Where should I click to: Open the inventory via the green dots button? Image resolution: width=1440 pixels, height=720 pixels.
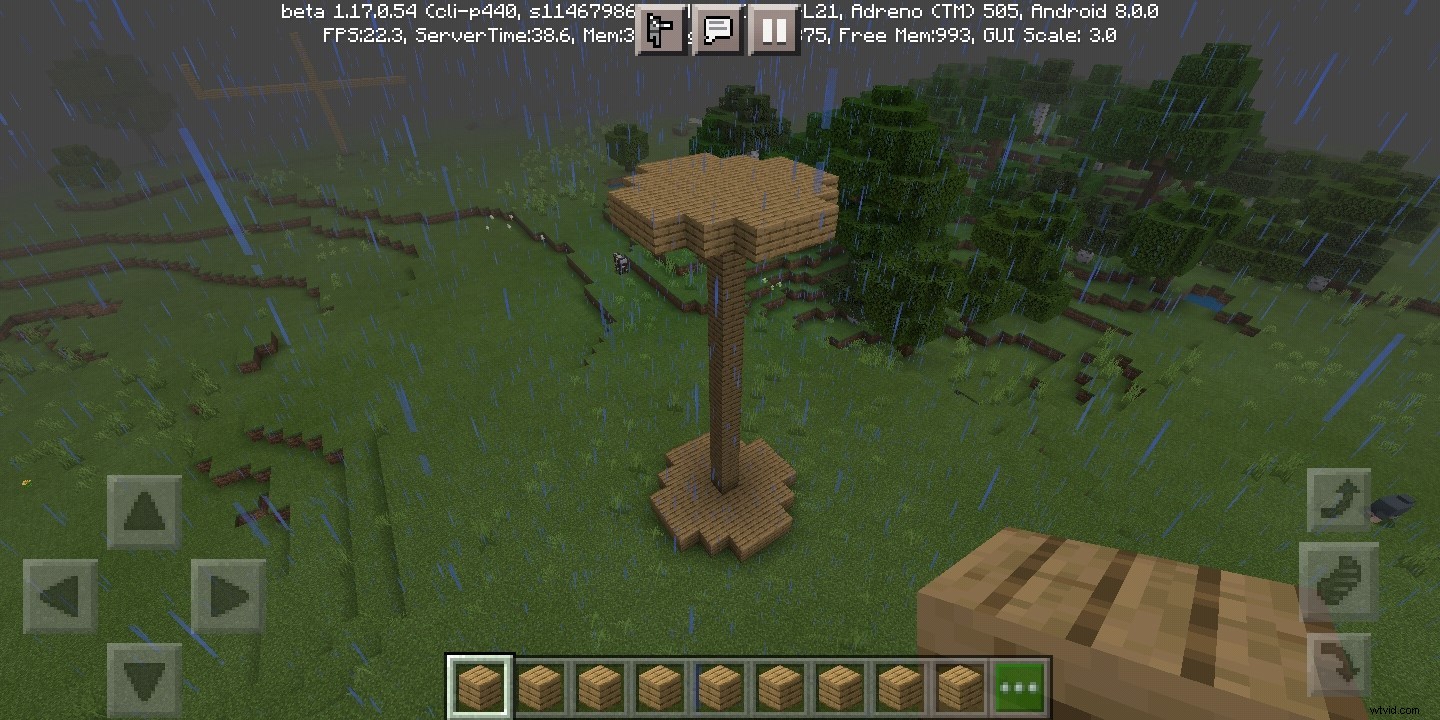[x=1019, y=684]
